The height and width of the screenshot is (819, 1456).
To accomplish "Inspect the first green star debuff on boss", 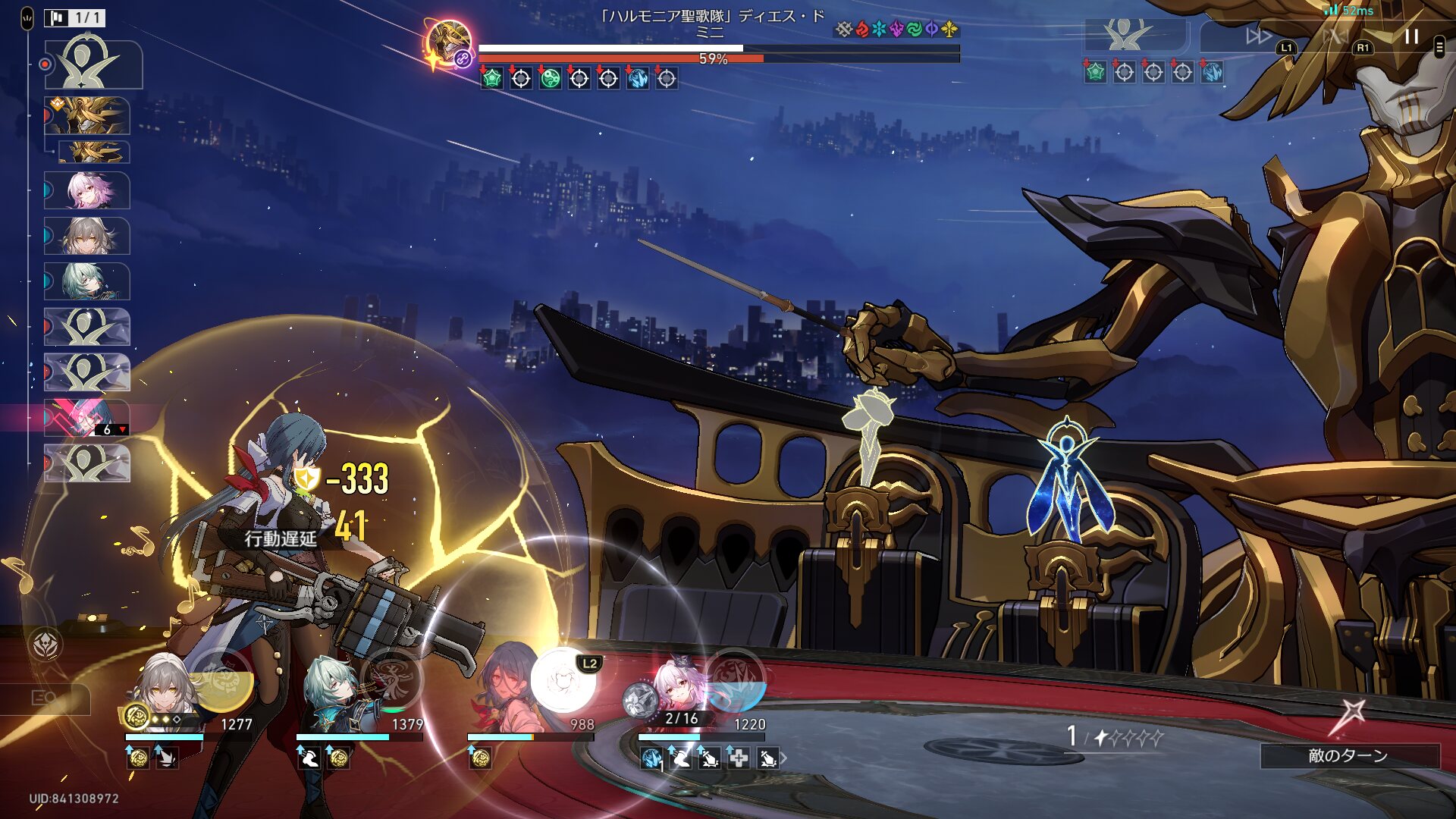I will click(x=491, y=78).
